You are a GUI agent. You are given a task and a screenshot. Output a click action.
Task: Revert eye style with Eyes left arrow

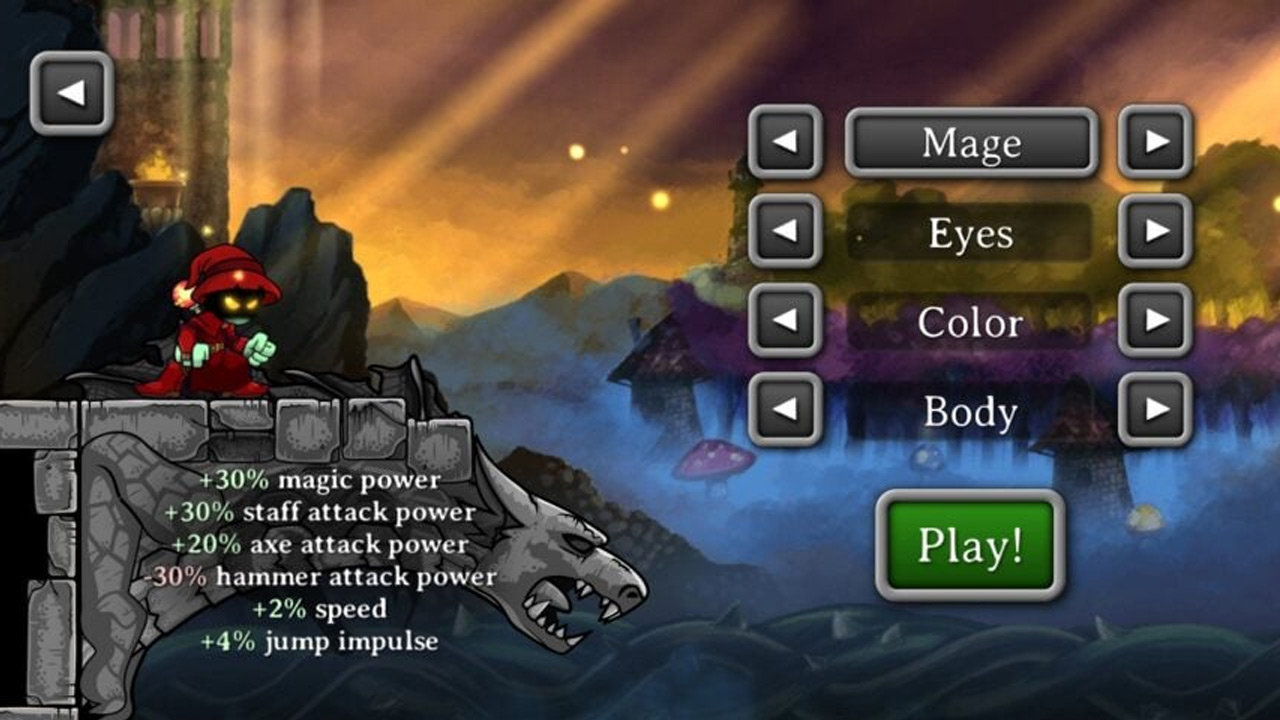click(785, 233)
